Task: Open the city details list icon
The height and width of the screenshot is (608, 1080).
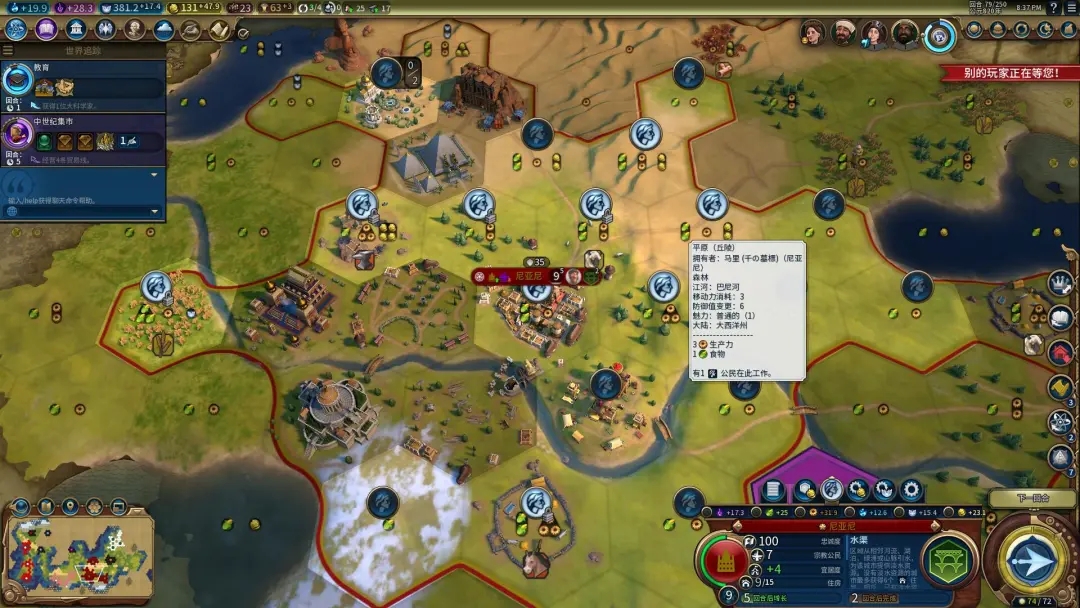Action: [773, 490]
